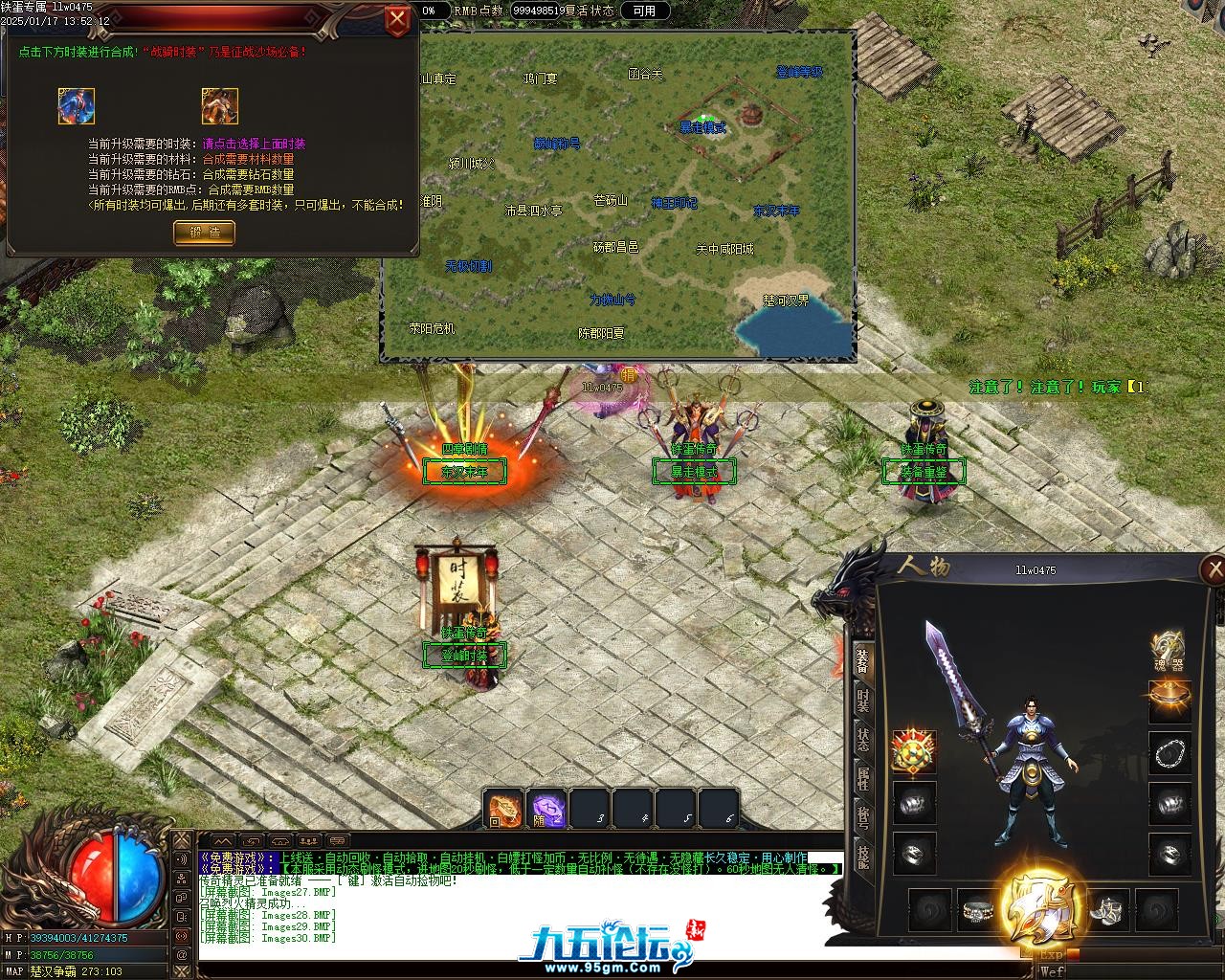Select the blue-robed costume icon

pyautogui.click(x=77, y=106)
